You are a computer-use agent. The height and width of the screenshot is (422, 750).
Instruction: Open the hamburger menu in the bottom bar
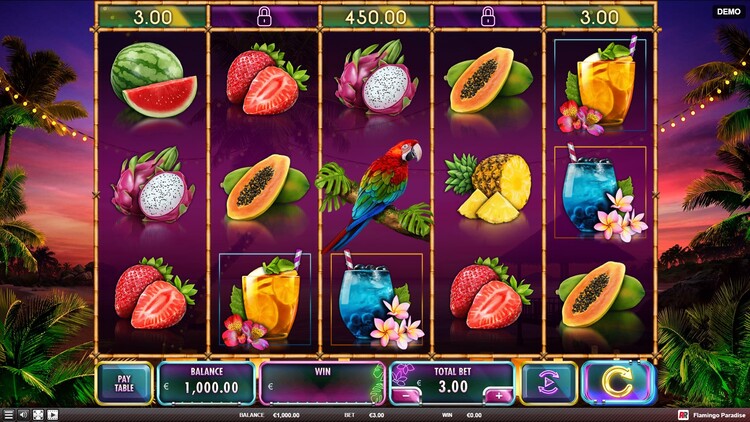(8, 415)
